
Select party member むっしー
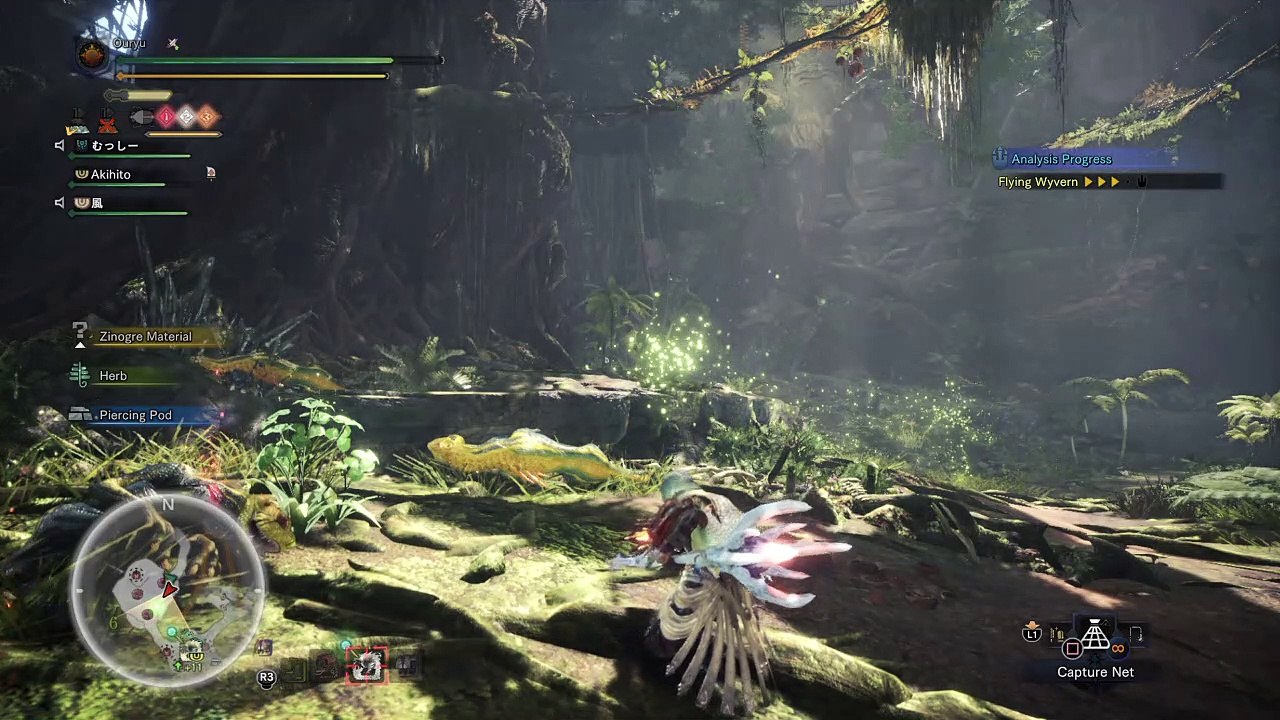pos(115,146)
